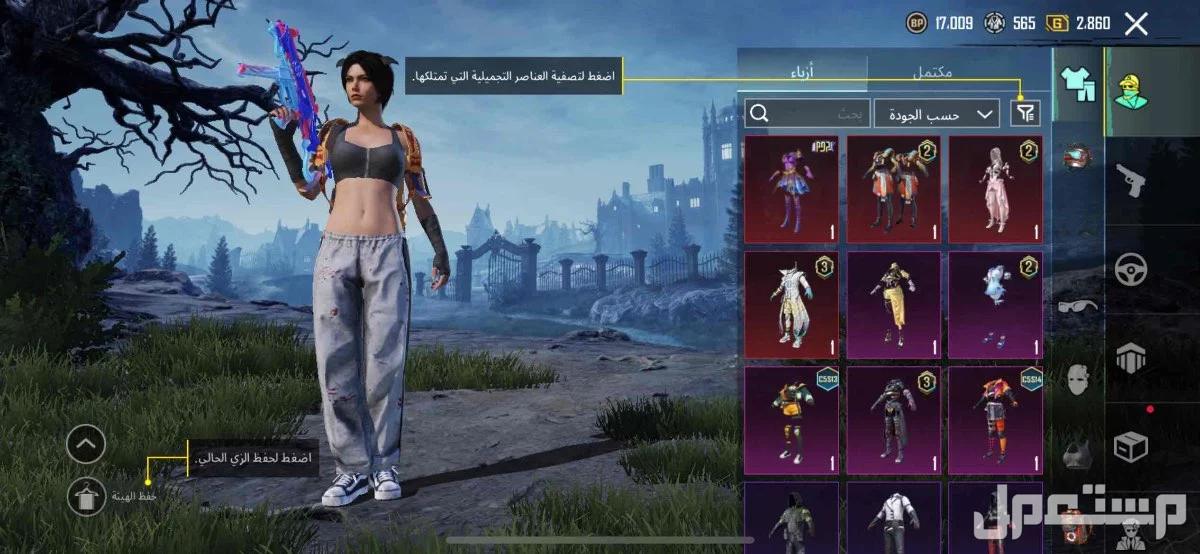Pick the CSS13 yellow outfit tile

click(792, 420)
